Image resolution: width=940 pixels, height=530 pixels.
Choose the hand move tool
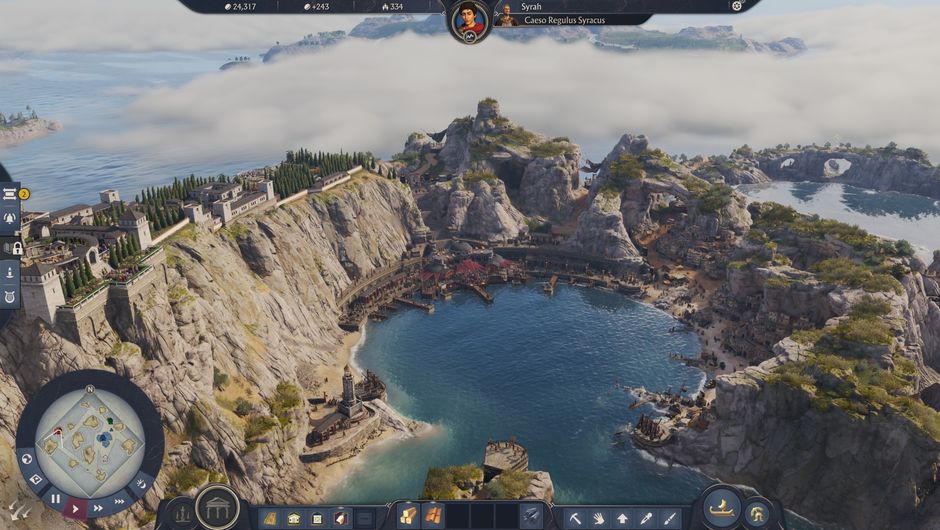point(599,518)
